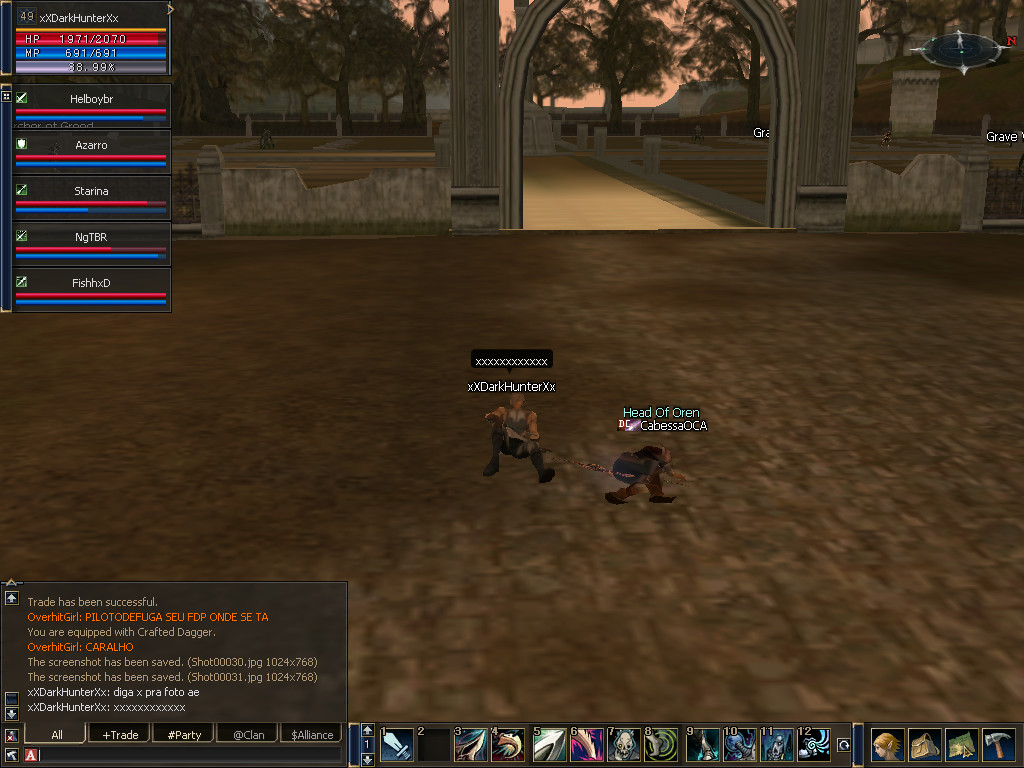This screenshot has height=768, width=1024.
Task: Switch to the +Trade chat tab
Action: point(120,735)
